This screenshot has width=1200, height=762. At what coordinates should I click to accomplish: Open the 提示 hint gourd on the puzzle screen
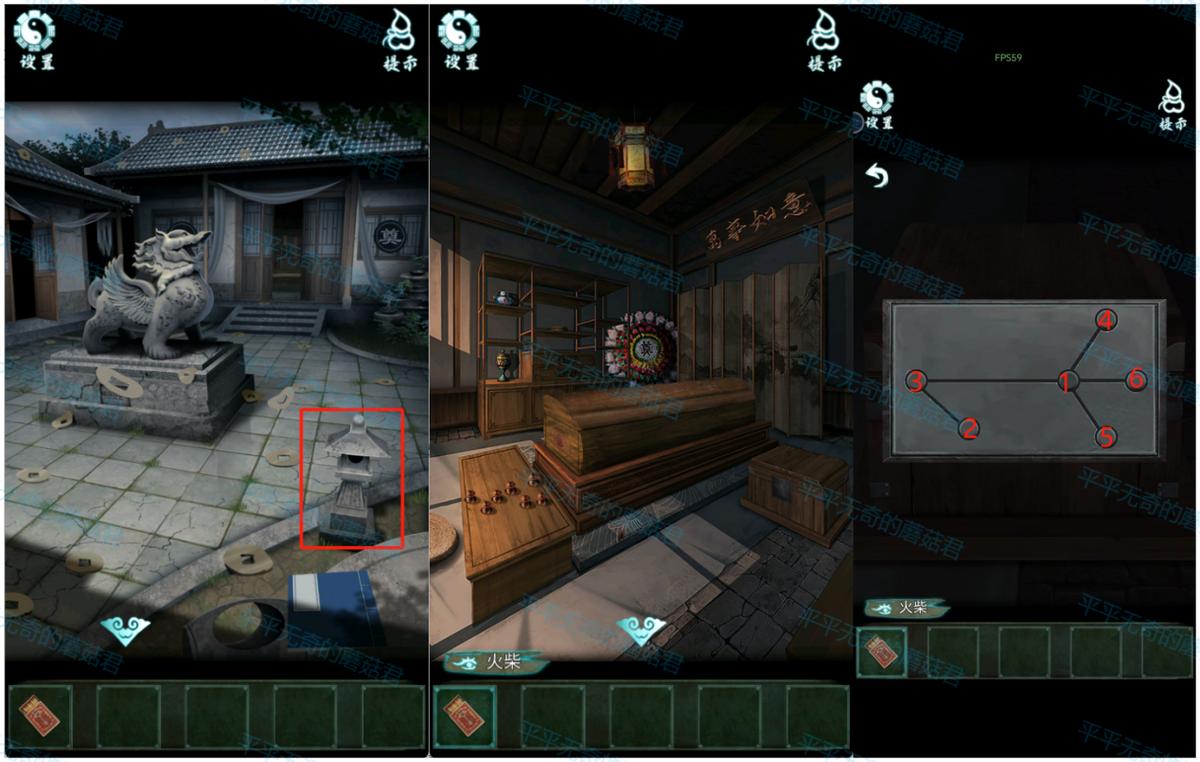pyautogui.click(x=1172, y=105)
